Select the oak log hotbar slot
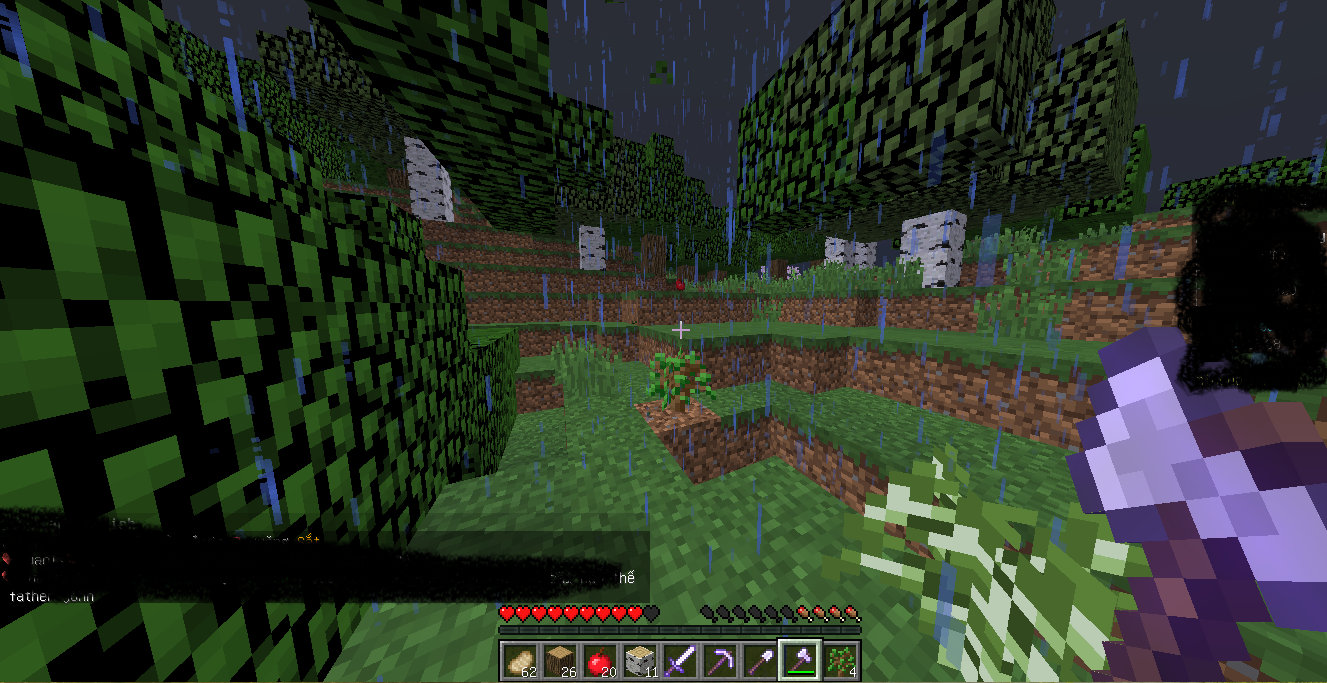This screenshot has height=683, width=1327. click(560, 660)
